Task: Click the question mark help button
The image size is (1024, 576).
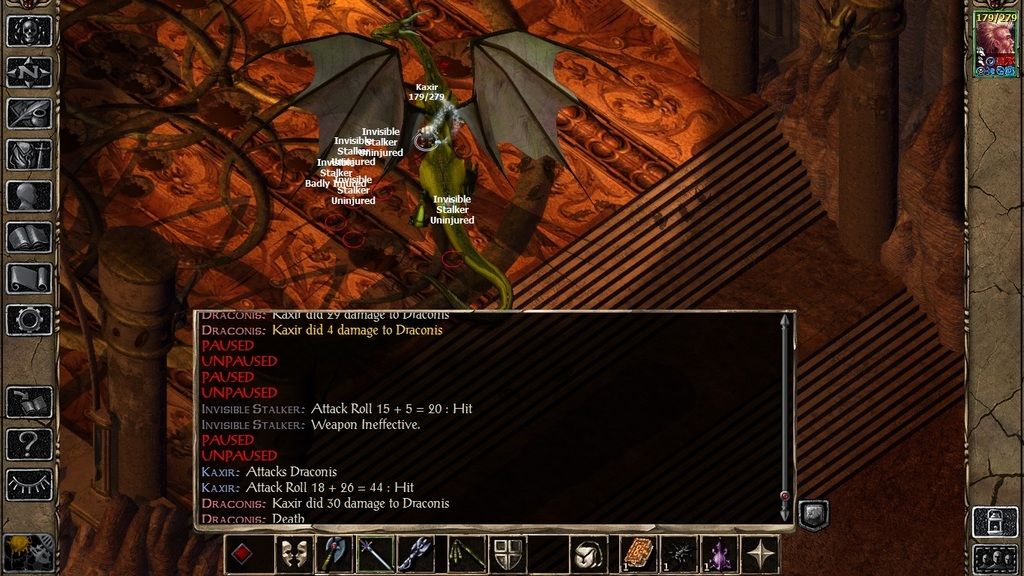Action: pyautogui.click(x=29, y=443)
